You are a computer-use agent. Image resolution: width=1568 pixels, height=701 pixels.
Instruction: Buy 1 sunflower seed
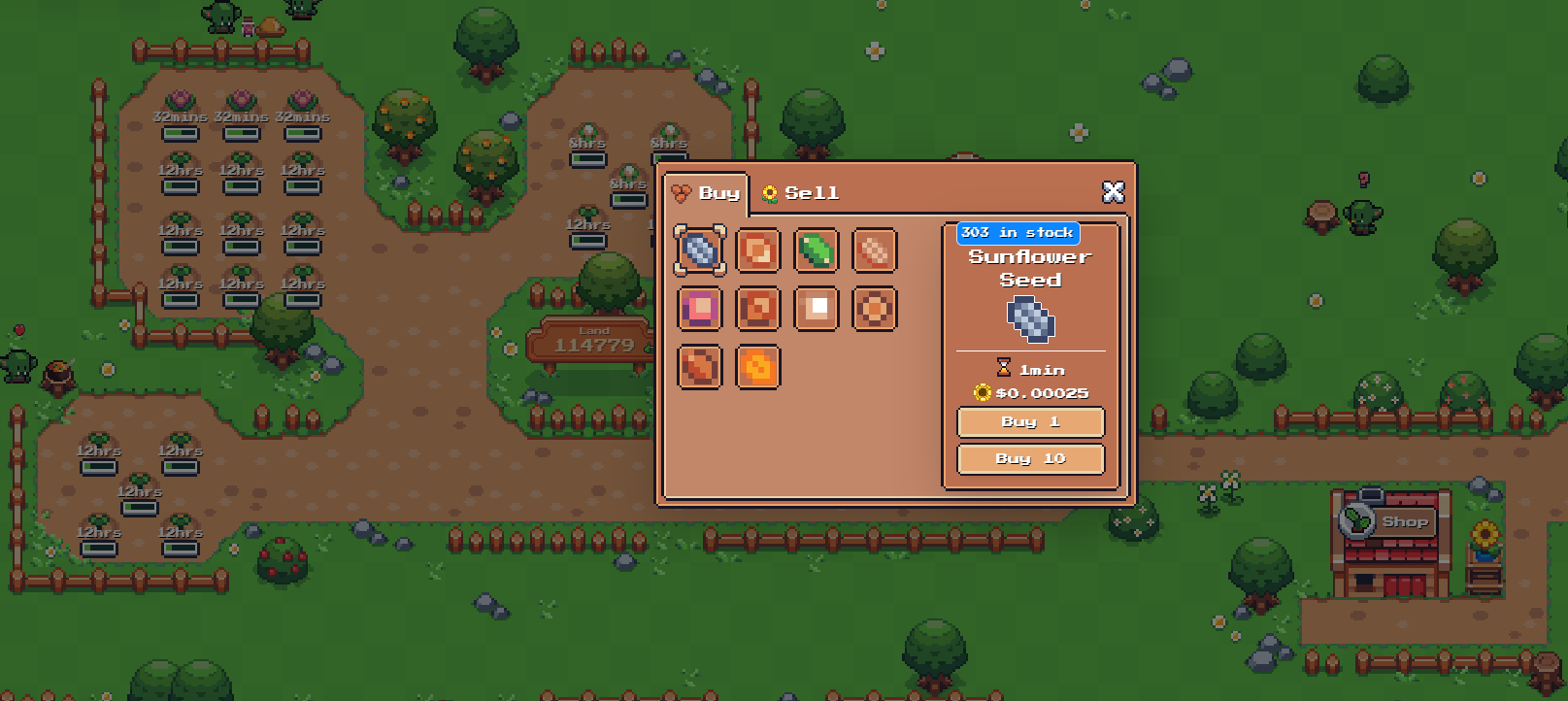(1030, 422)
